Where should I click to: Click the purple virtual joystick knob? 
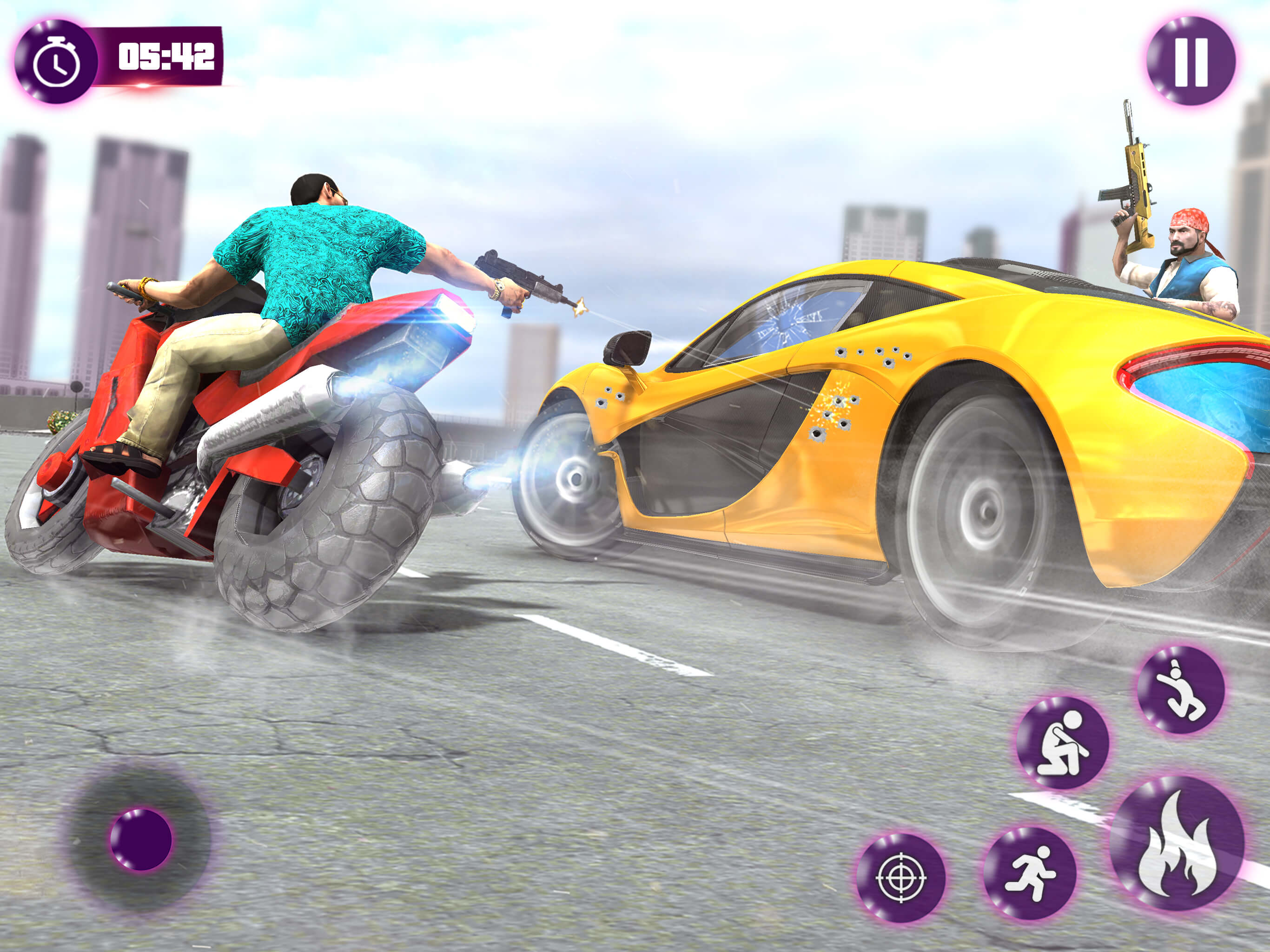point(141,839)
